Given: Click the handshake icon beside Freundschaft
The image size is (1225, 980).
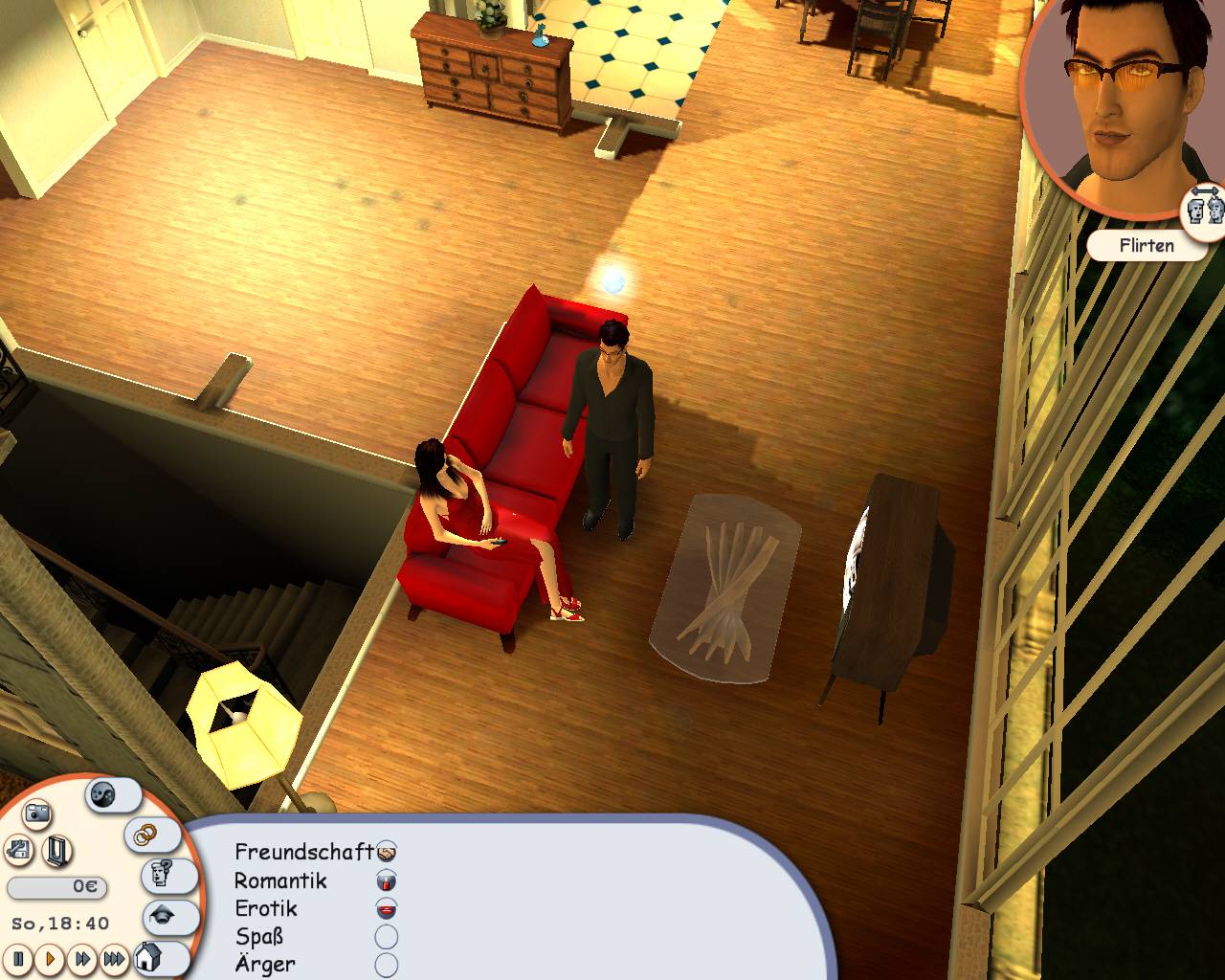Looking at the screenshot, I should [x=386, y=854].
